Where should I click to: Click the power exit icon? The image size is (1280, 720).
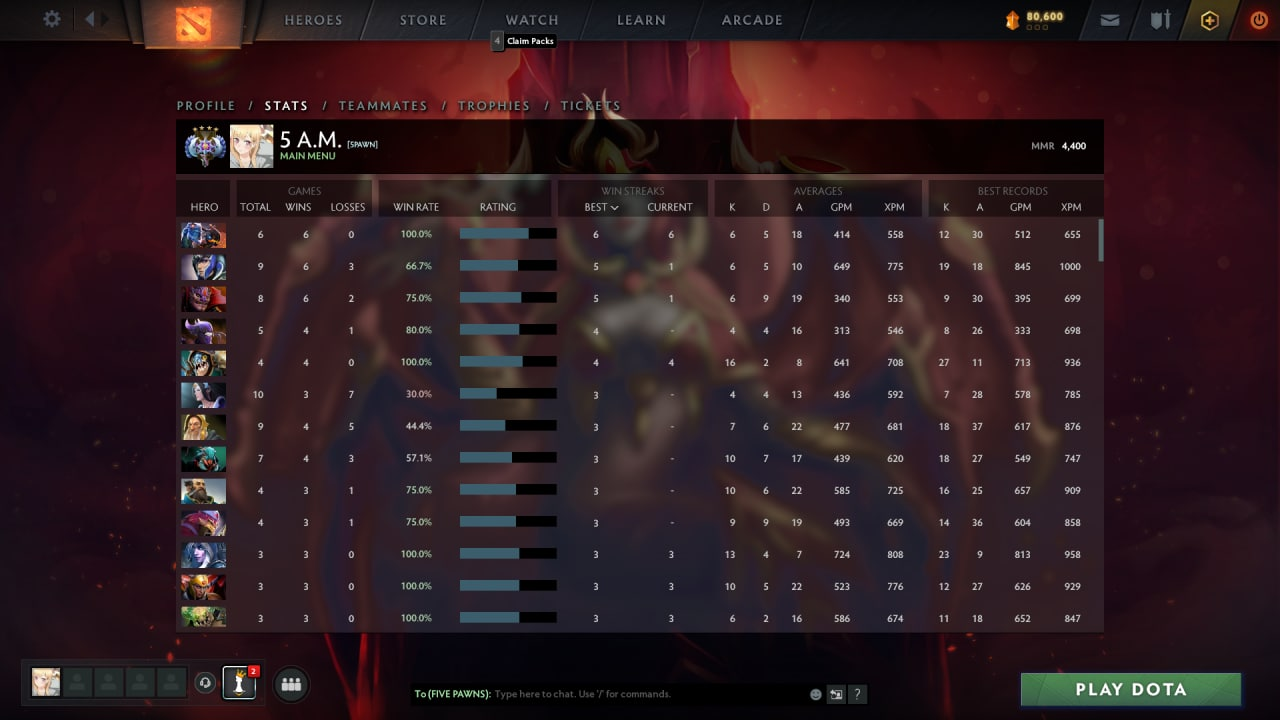[1259, 19]
